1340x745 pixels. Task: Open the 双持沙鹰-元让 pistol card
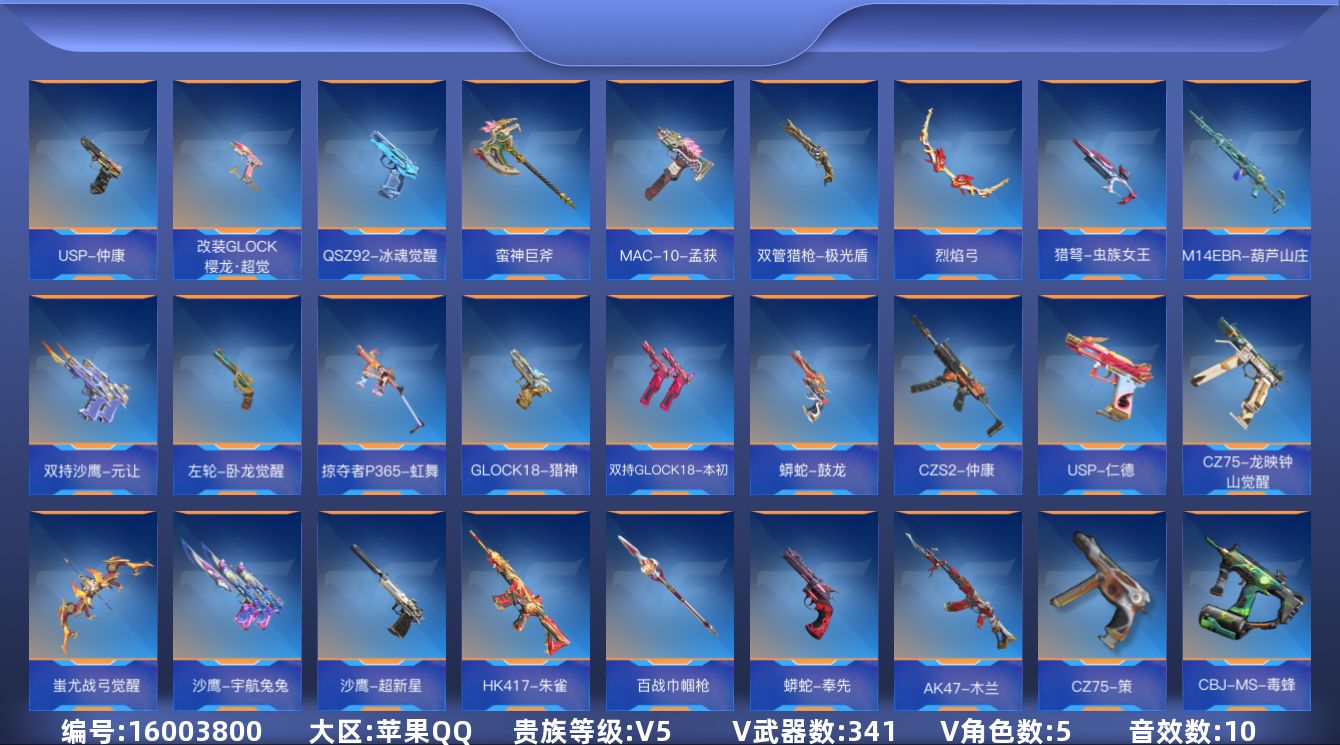point(93,385)
